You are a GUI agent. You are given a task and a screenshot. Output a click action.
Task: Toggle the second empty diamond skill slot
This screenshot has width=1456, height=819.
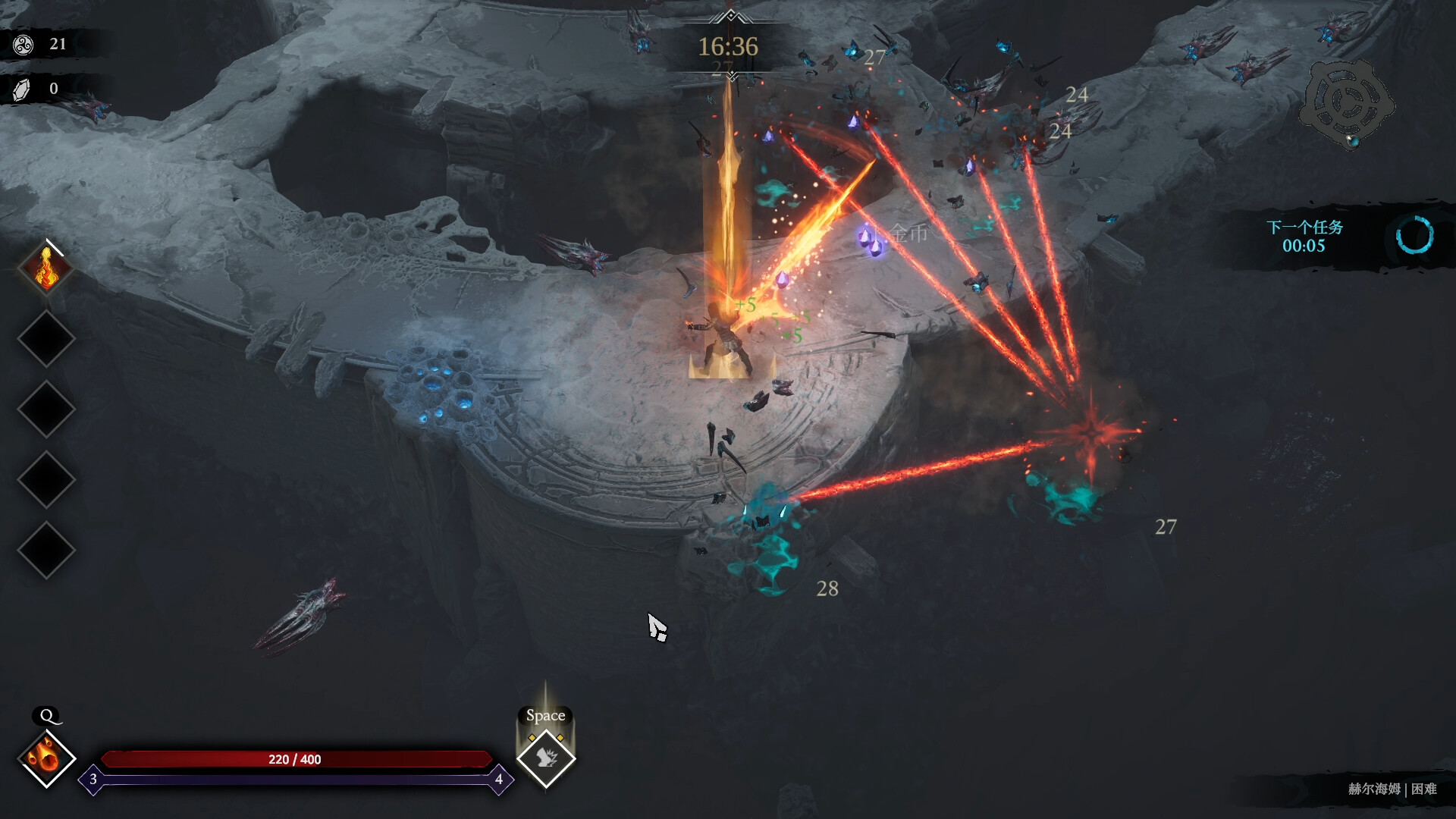pos(47,407)
